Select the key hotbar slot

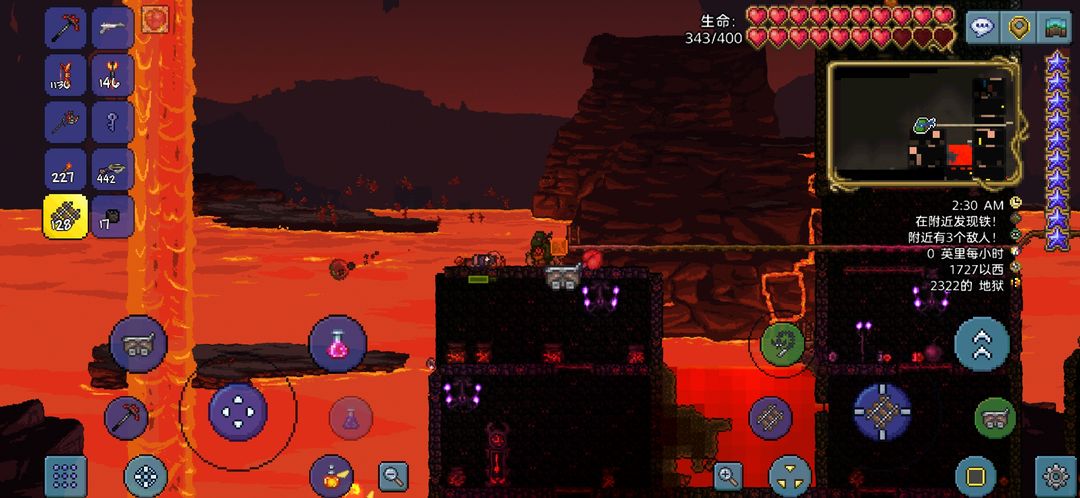[113, 122]
